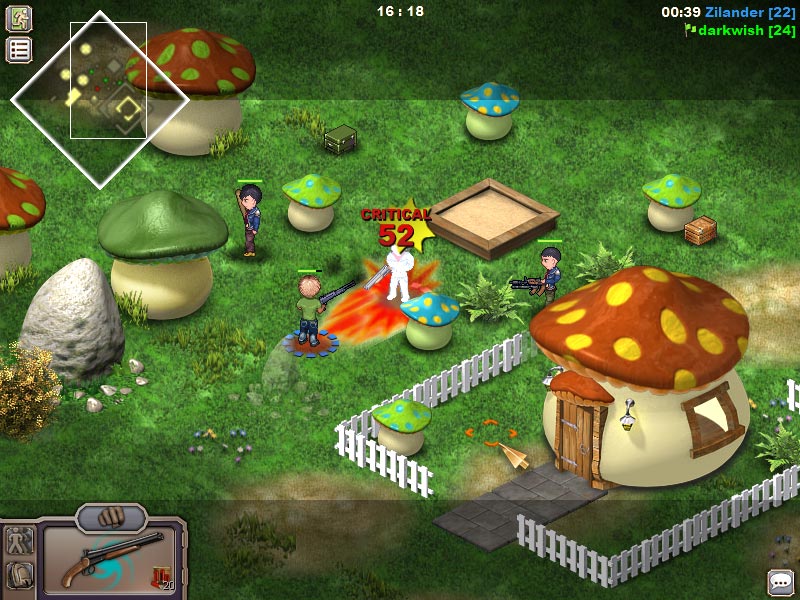Click on the diamond-shaped minimap
The height and width of the screenshot is (600, 800).
tap(99, 98)
